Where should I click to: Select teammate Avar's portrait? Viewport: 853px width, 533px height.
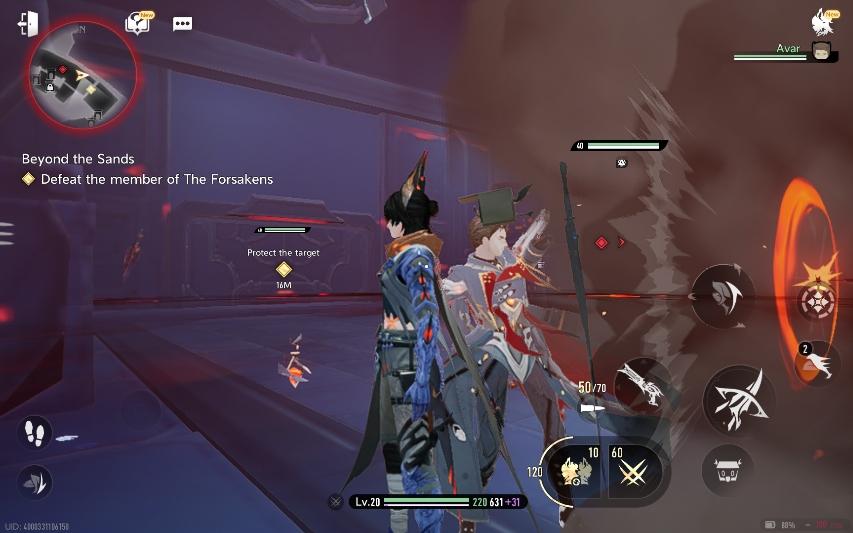[x=822, y=51]
